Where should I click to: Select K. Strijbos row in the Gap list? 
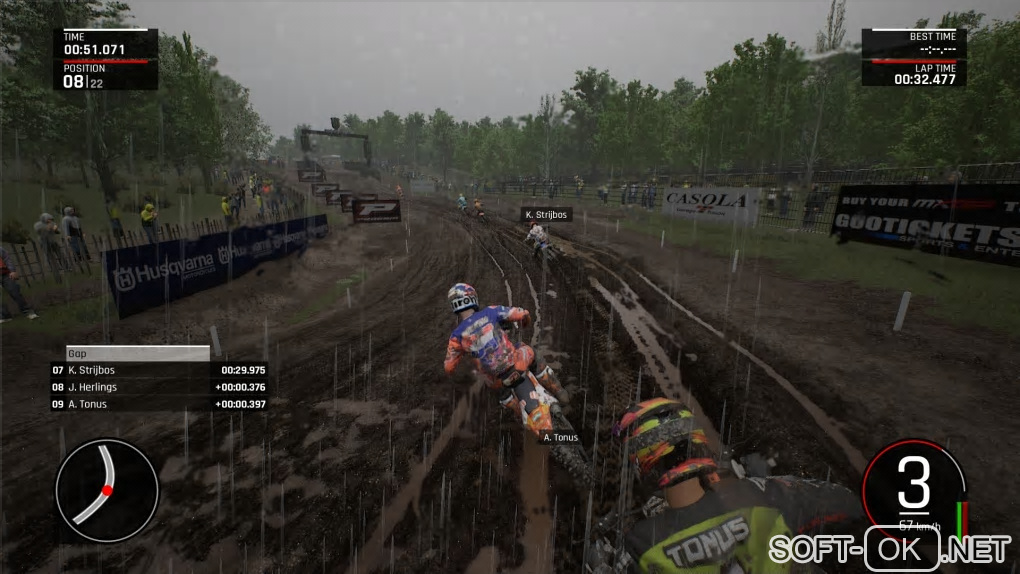(159, 370)
